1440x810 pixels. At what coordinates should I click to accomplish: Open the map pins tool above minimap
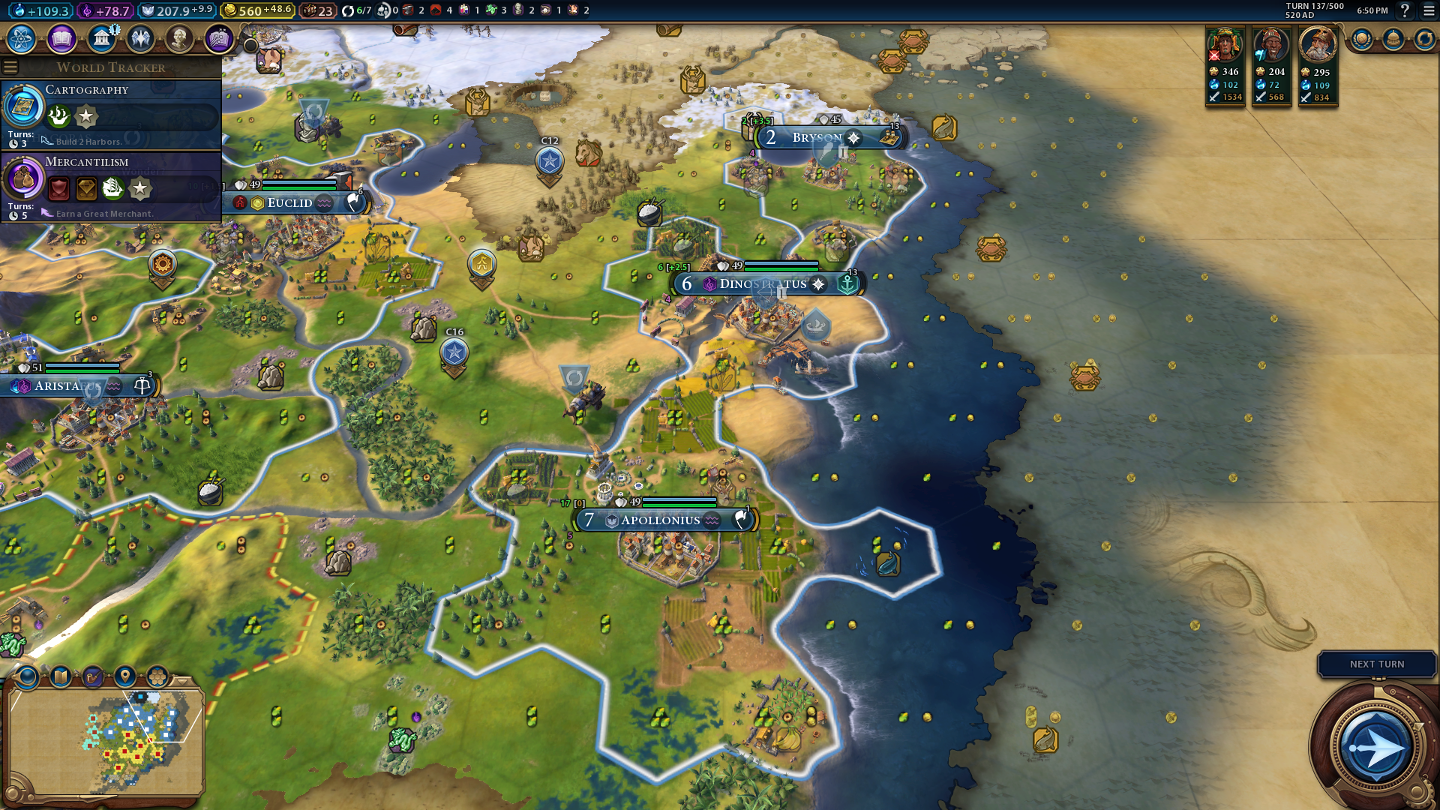click(125, 677)
